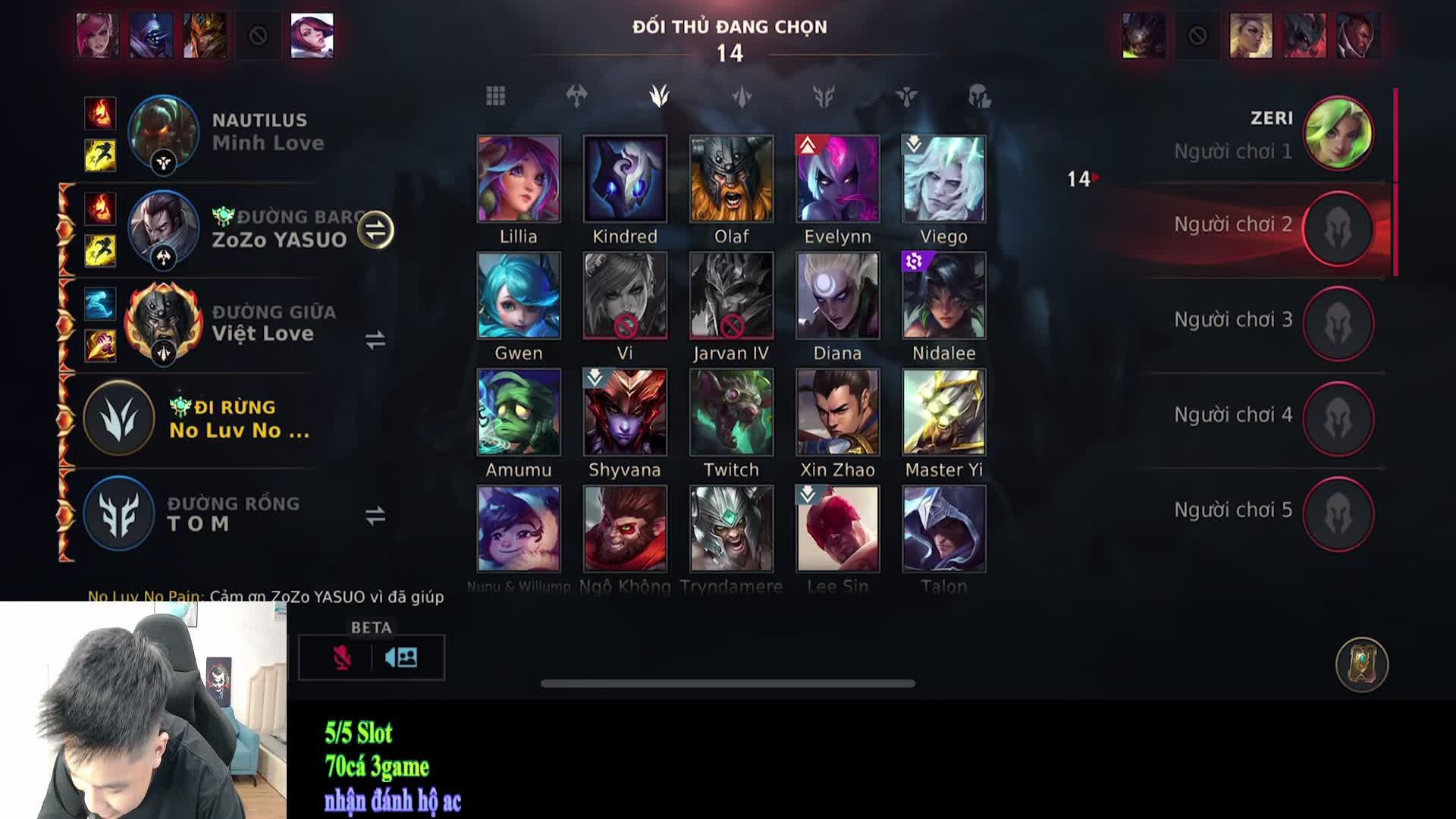Screen dimensions: 1456x819
Task: Select the Baron lane role filter
Action: [x=578, y=96]
